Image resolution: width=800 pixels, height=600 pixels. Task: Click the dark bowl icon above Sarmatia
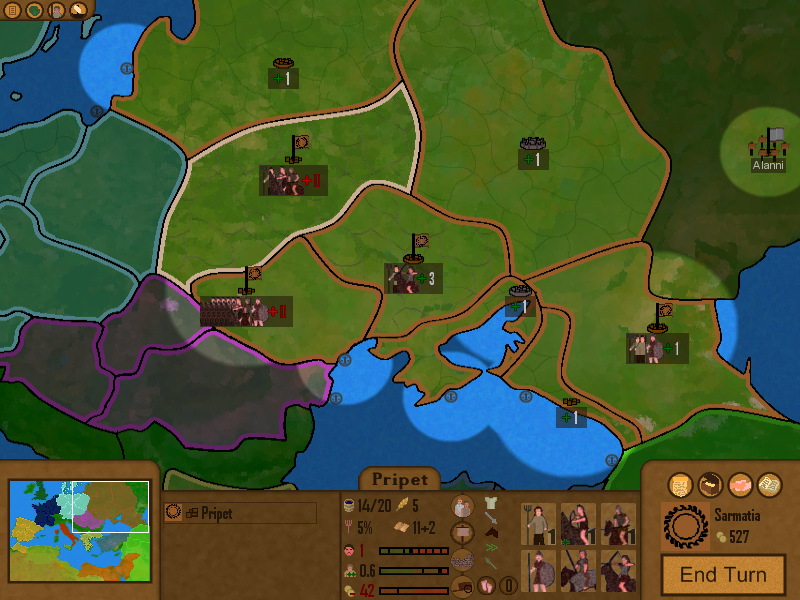coord(710,484)
